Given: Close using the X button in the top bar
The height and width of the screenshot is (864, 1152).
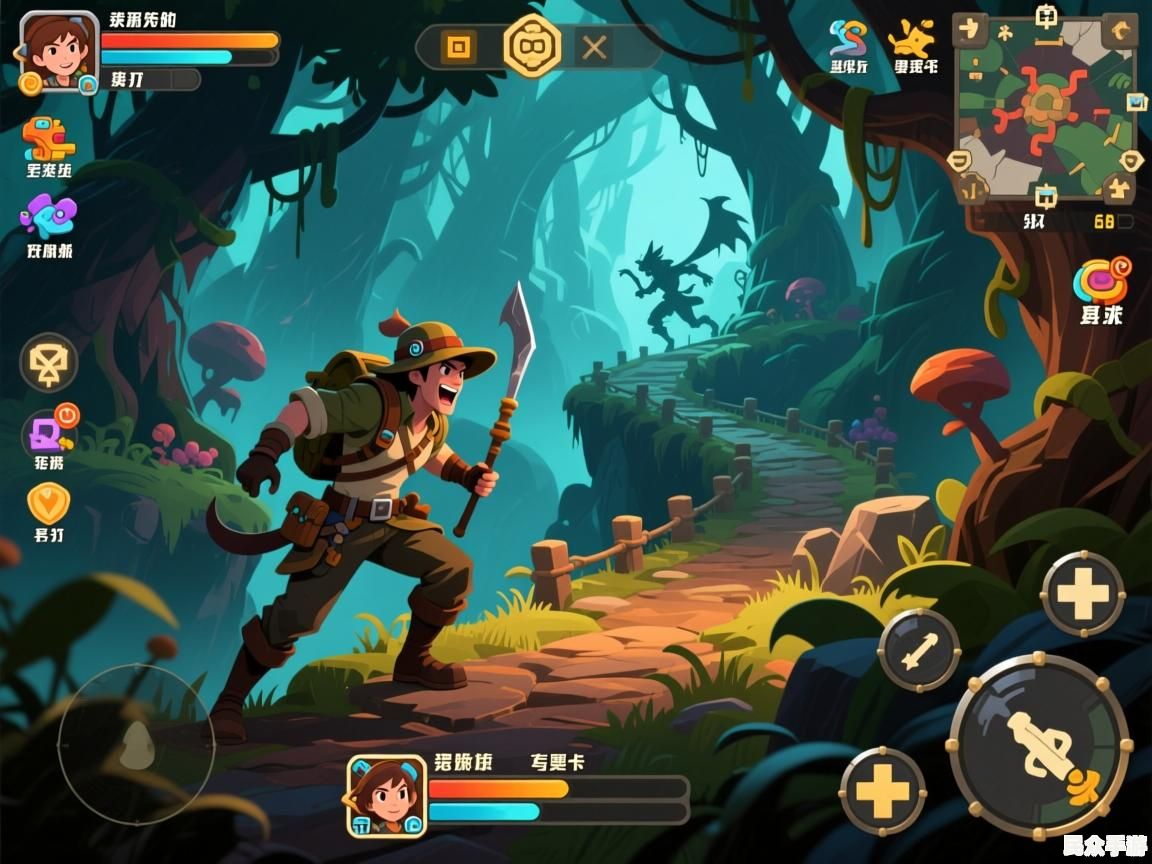Looking at the screenshot, I should [x=595, y=47].
